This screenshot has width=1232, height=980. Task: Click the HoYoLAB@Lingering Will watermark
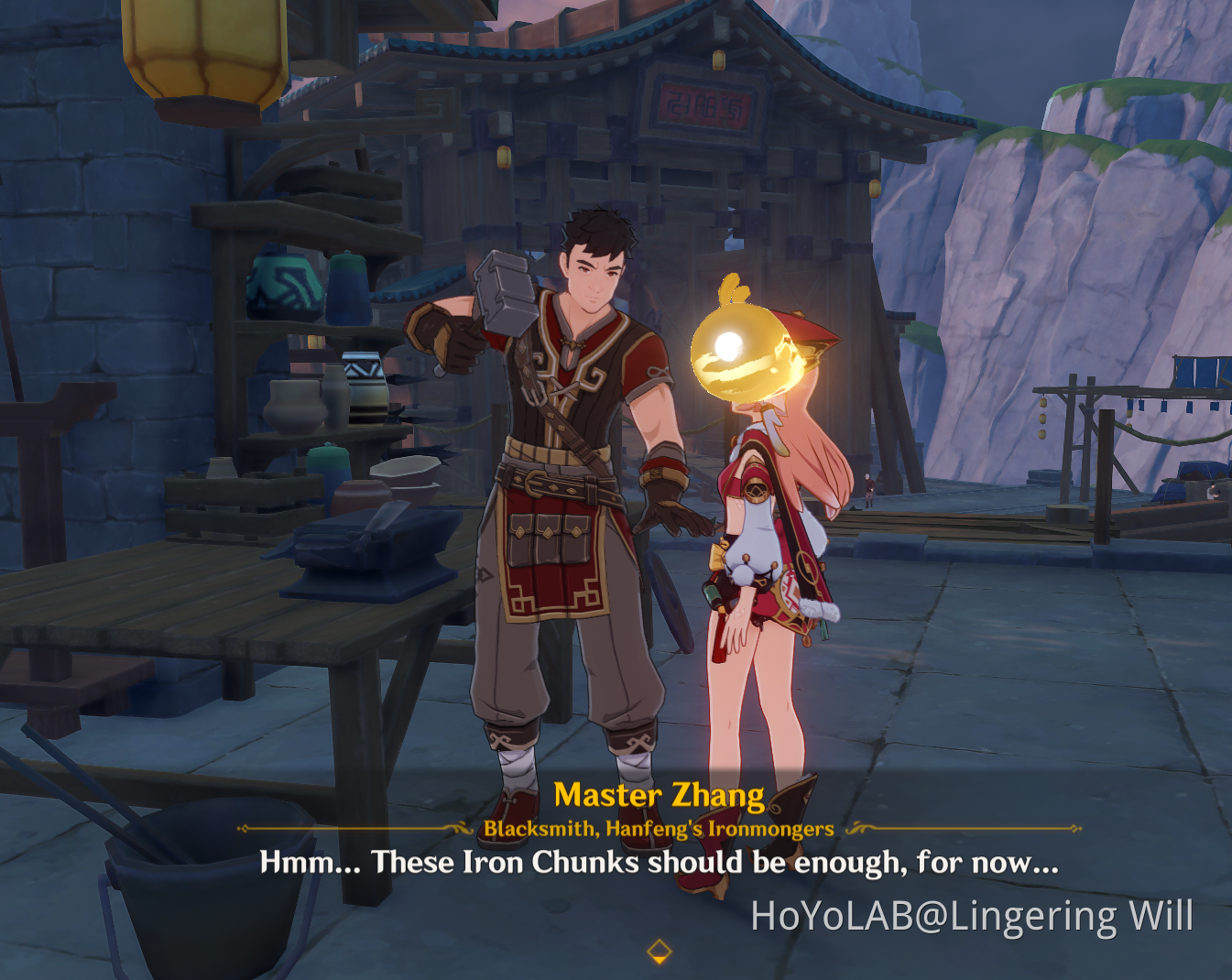tap(971, 915)
